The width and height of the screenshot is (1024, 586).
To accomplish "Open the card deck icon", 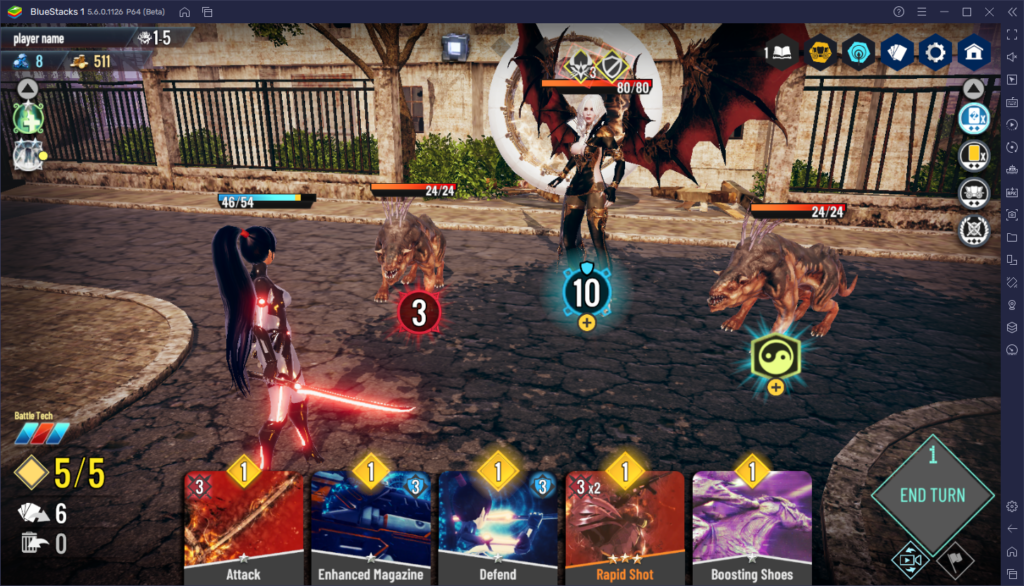I will coord(898,53).
